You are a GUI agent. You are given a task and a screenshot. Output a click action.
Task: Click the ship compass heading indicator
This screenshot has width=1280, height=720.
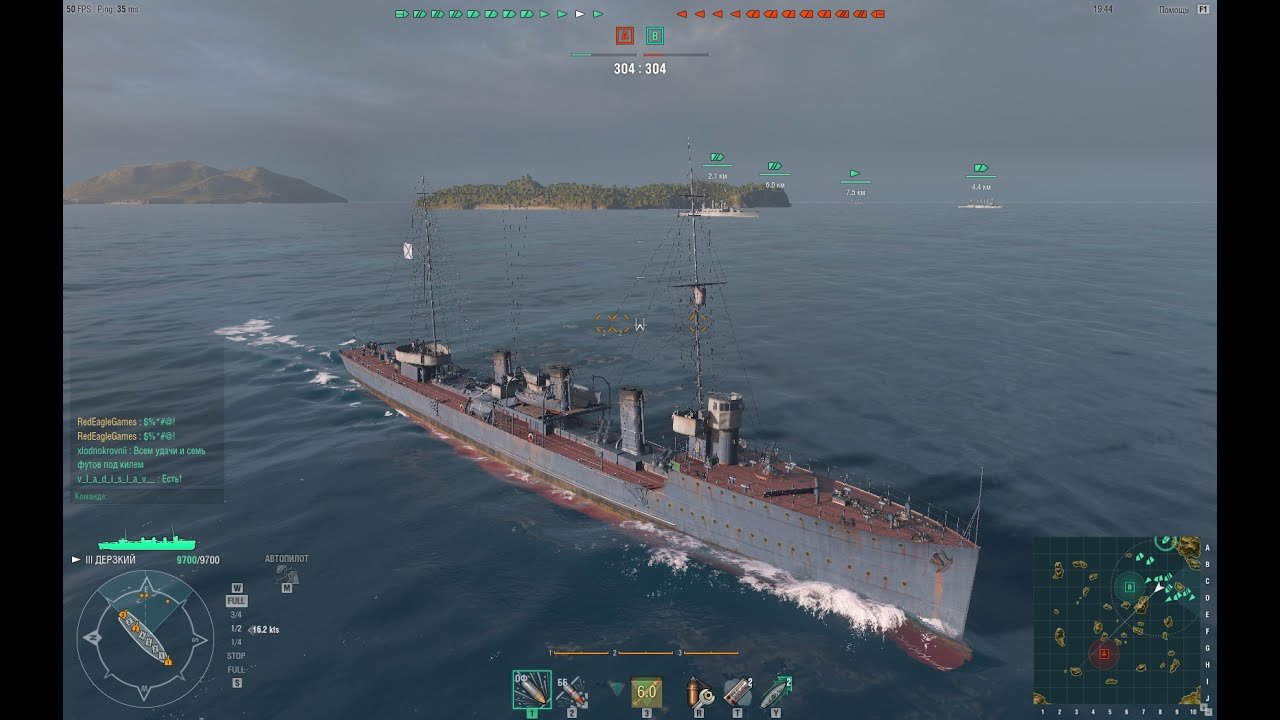pyautogui.click(x=145, y=639)
